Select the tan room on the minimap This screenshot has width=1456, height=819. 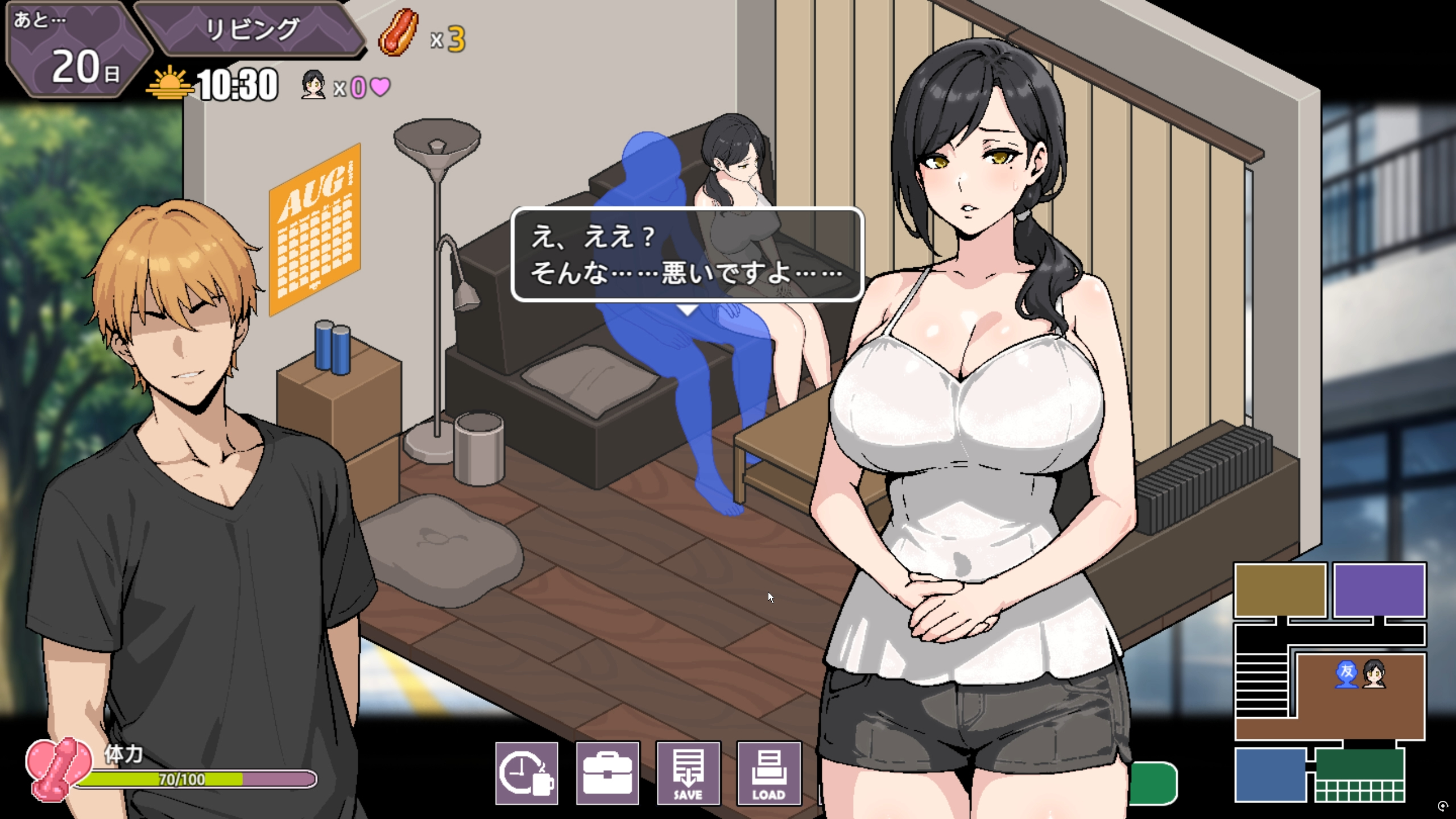[1280, 590]
